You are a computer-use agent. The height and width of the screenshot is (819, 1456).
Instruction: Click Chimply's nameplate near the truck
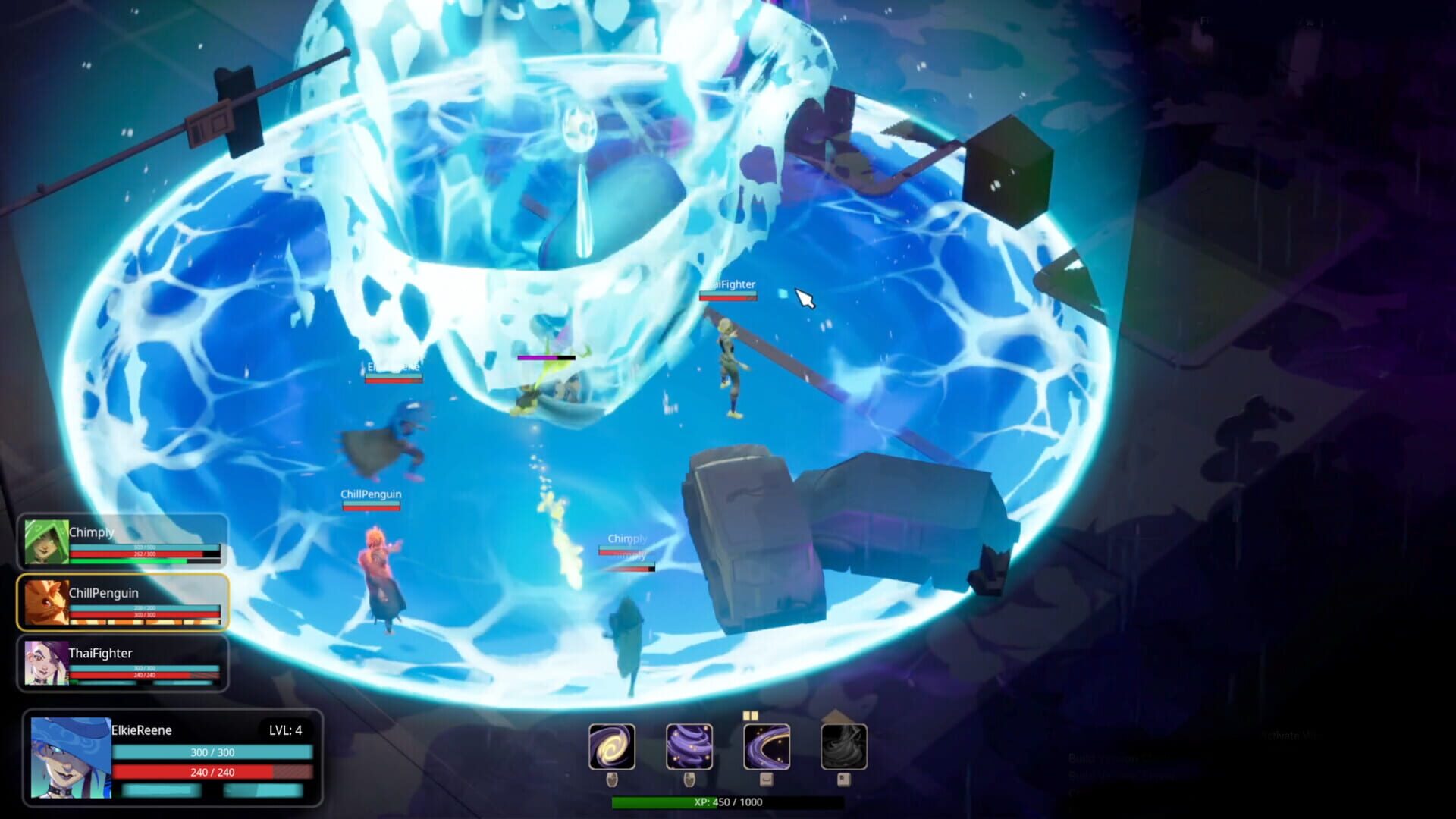point(626,538)
